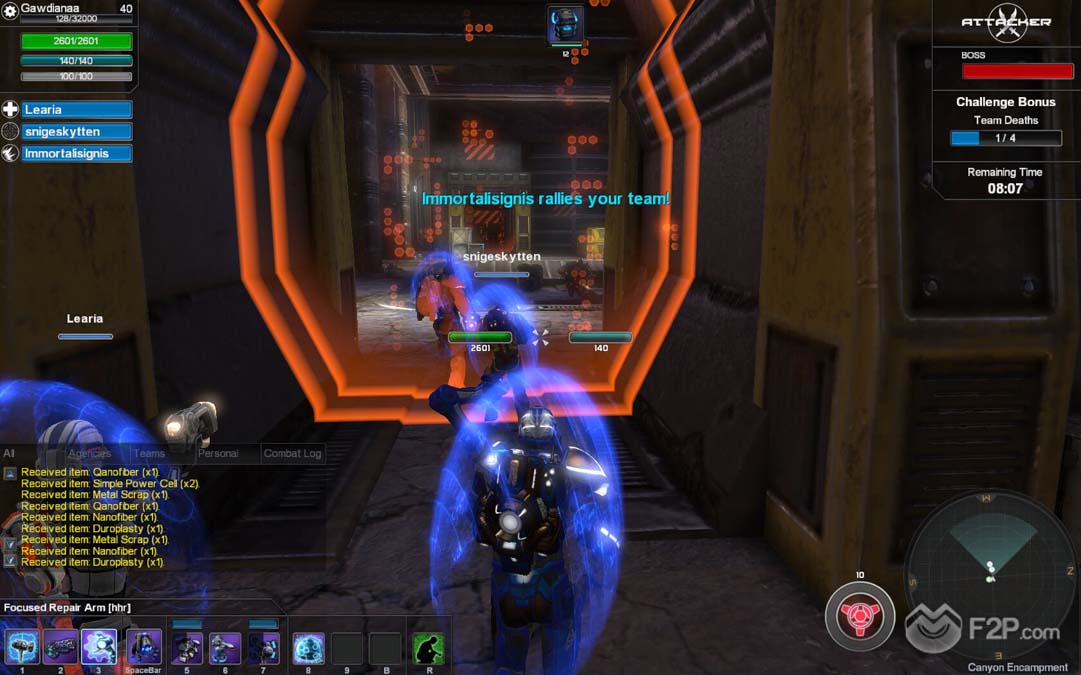Open the Agencies chat tab

coord(89,453)
